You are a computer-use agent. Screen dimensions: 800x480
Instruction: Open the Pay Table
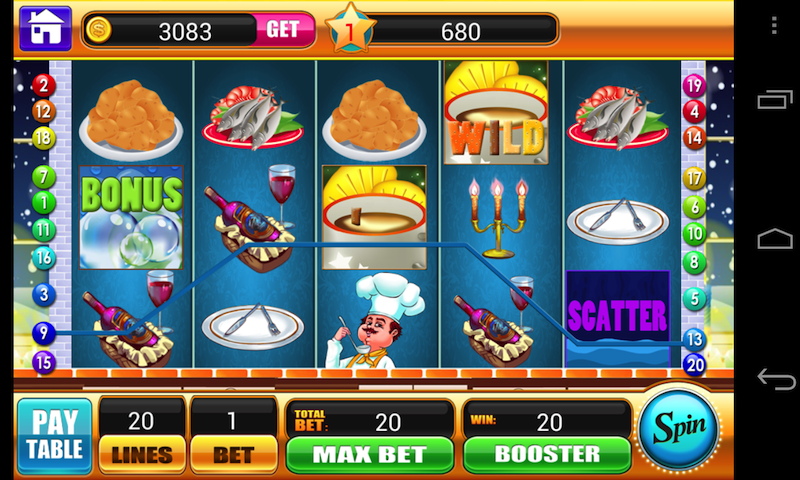coord(54,435)
